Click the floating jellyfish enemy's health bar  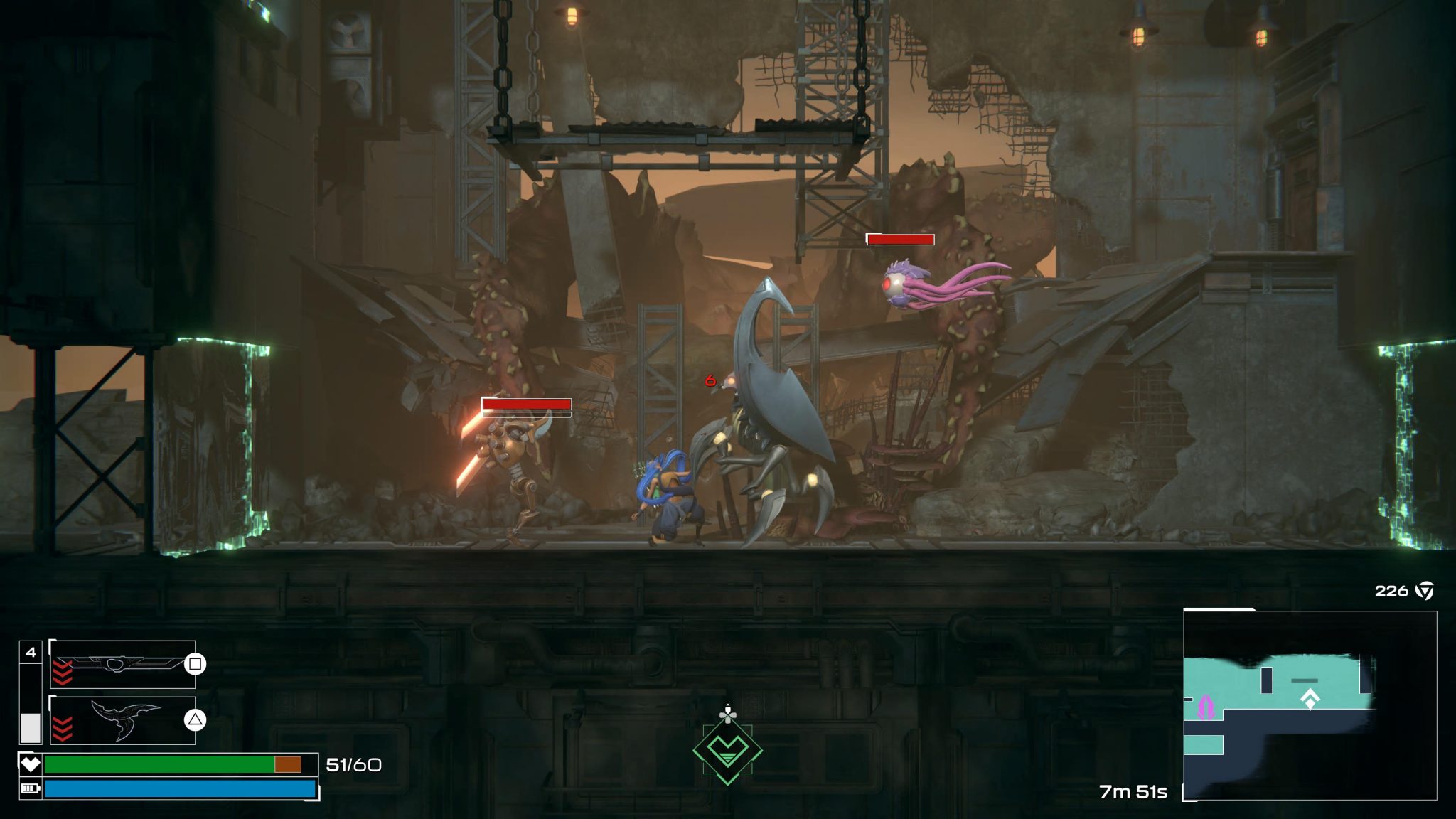(x=900, y=240)
